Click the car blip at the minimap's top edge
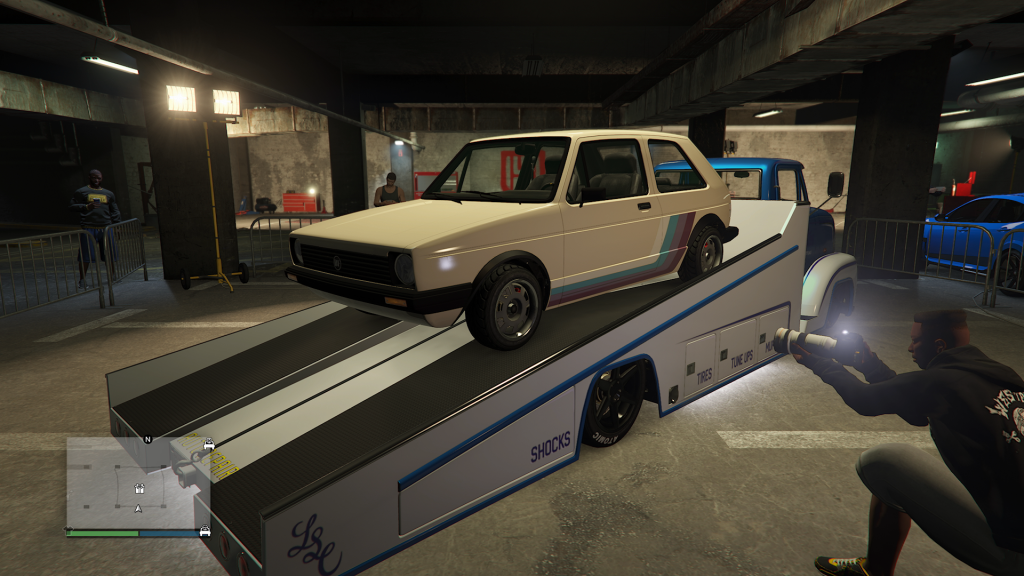The width and height of the screenshot is (1024, 576). click(x=209, y=443)
